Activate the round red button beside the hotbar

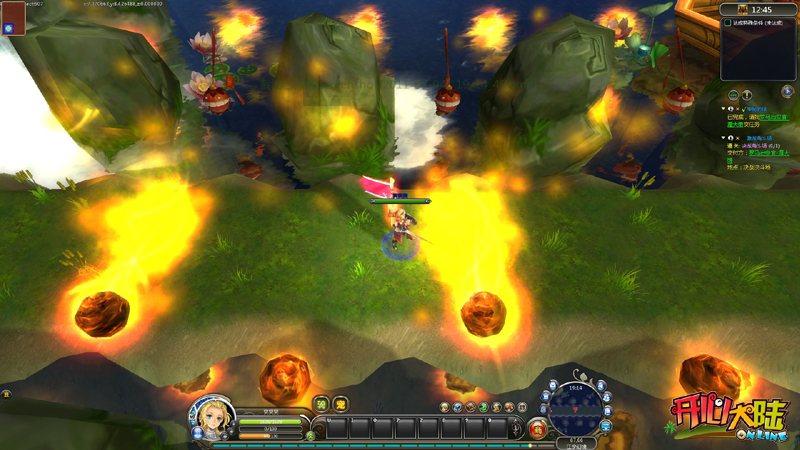pyautogui.click(x=538, y=429)
